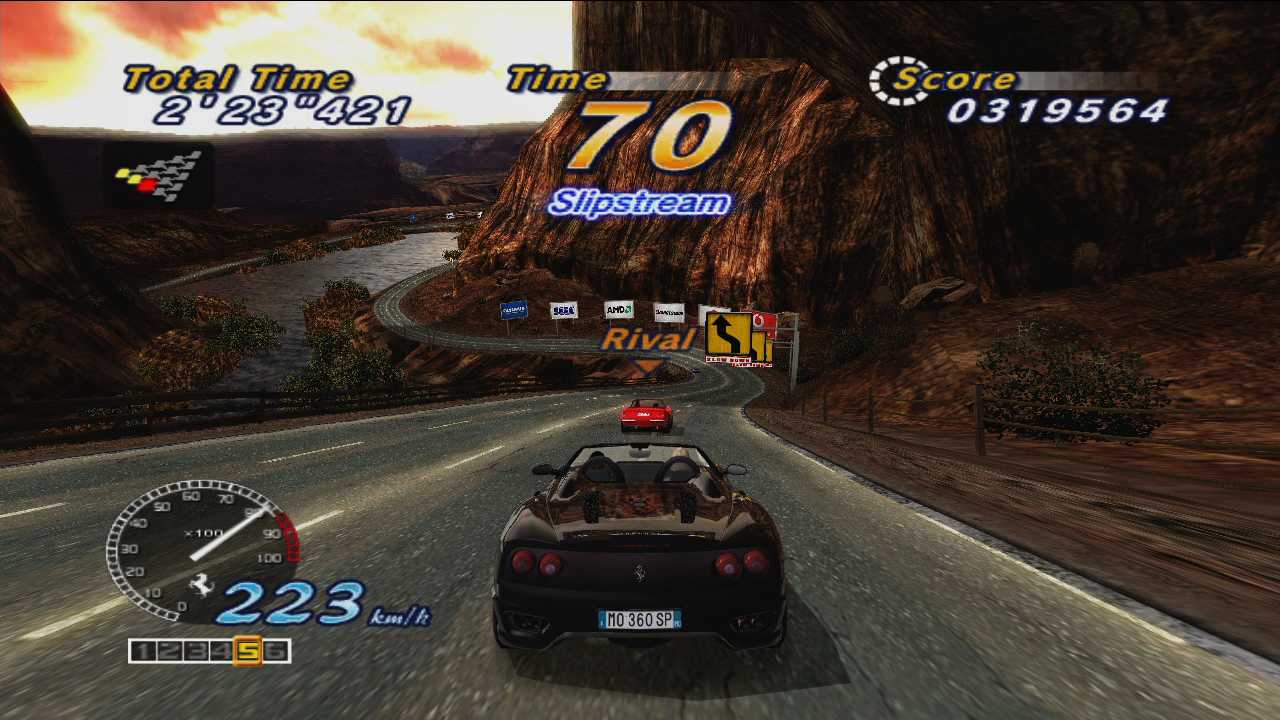The height and width of the screenshot is (720, 1280).
Task: Click the km/h unit label beside the speed
Action: (398, 617)
